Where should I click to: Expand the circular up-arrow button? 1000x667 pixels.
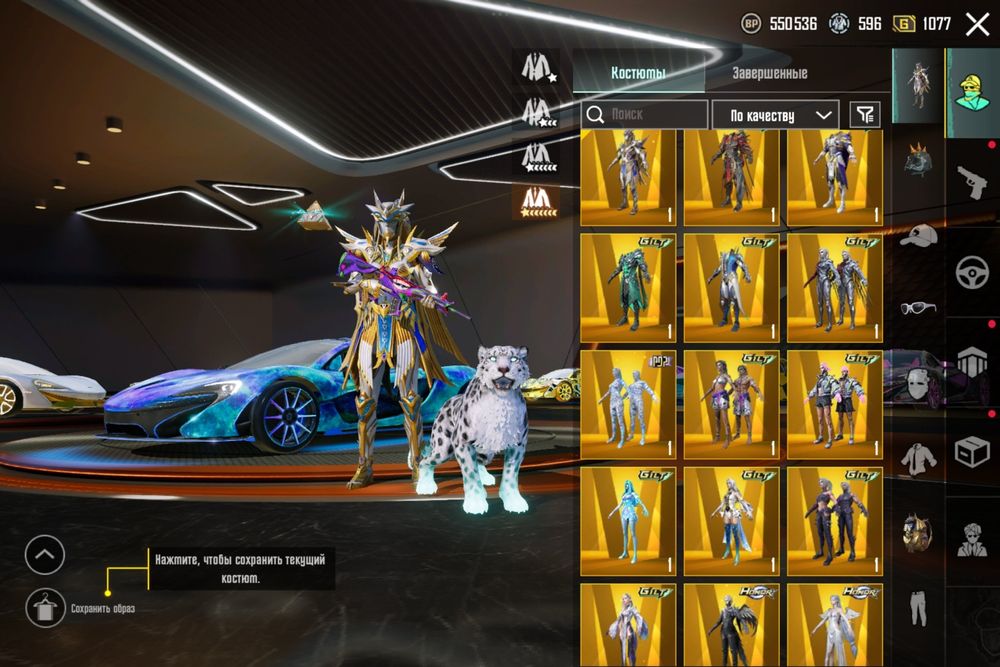click(45, 555)
